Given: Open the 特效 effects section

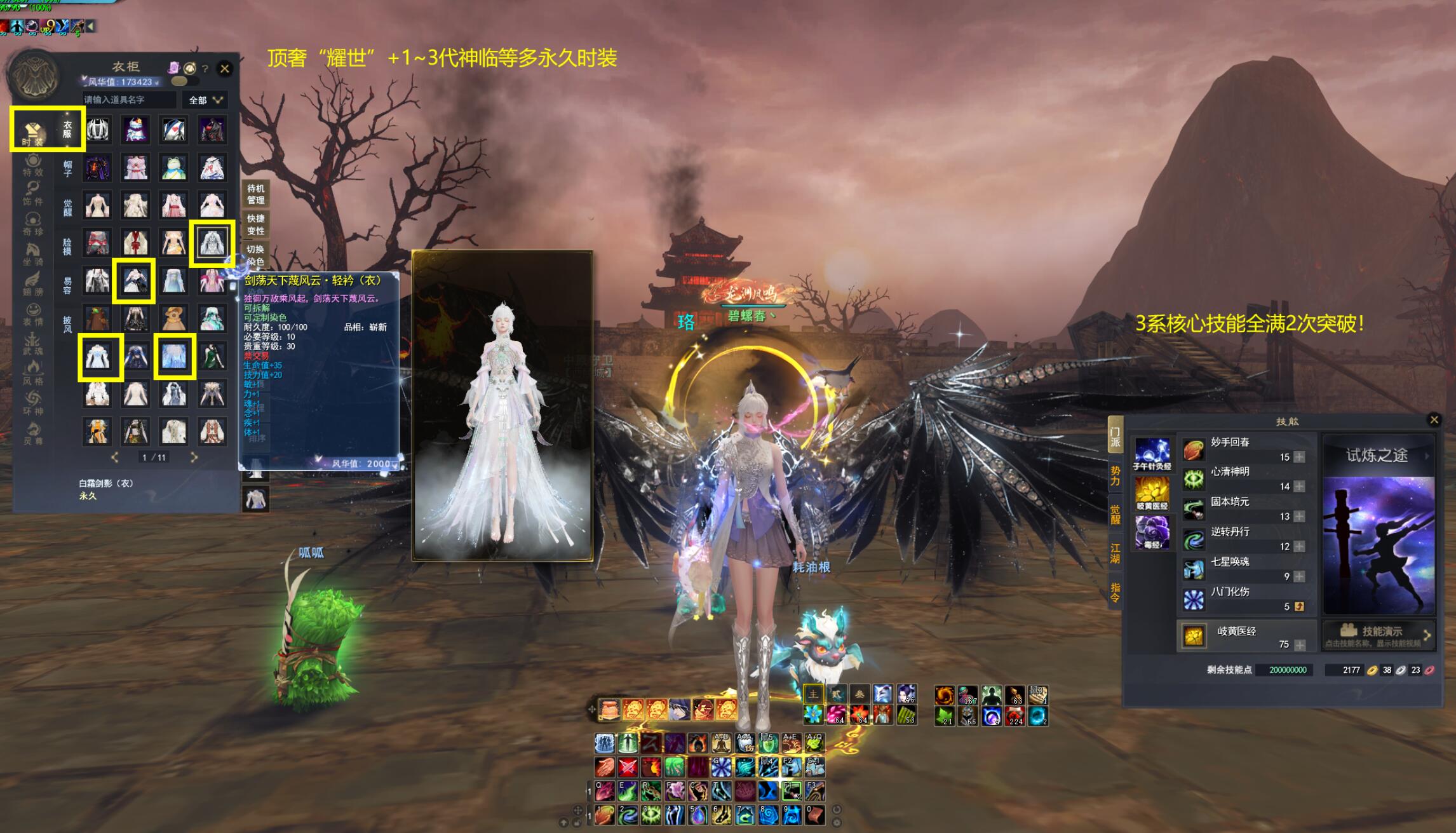Looking at the screenshot, I should (x=33, y=165).
